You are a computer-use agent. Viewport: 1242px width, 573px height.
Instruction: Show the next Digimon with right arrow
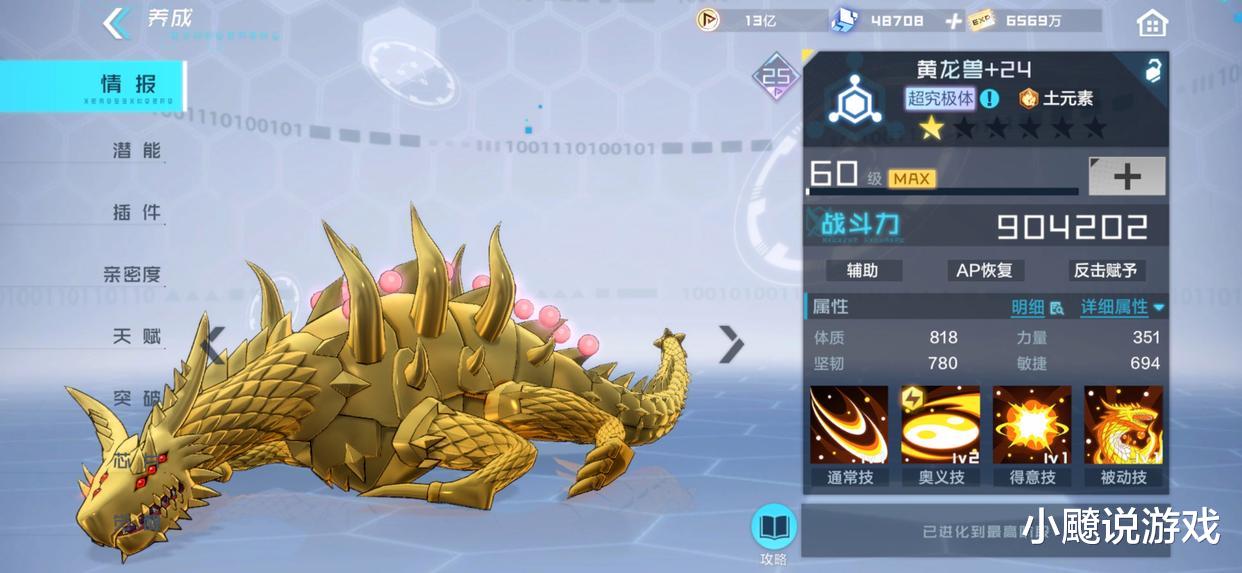(x=732, y=344)
